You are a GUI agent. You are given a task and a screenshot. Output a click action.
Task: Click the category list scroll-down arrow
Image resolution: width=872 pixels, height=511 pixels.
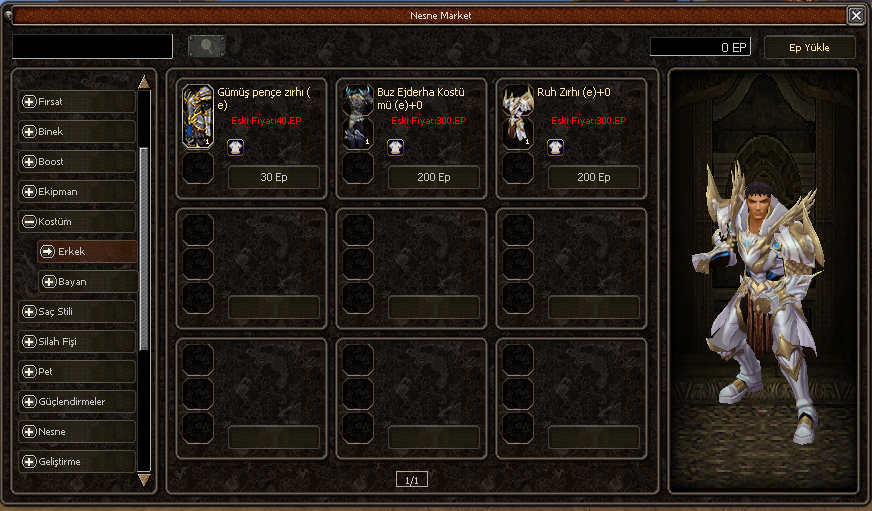144,479
